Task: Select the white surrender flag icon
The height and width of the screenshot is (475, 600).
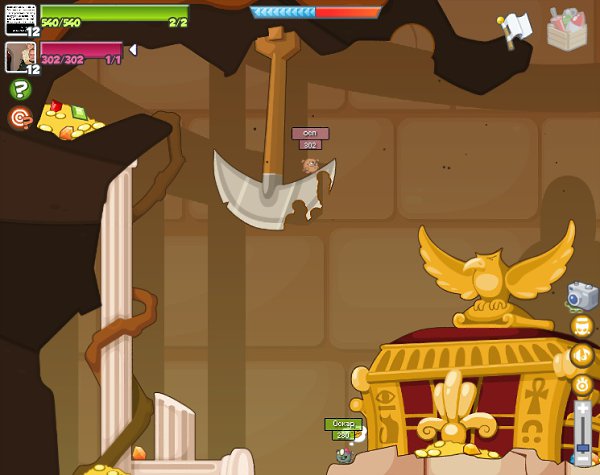Action: pyautogui.click(x=516, y=30)
